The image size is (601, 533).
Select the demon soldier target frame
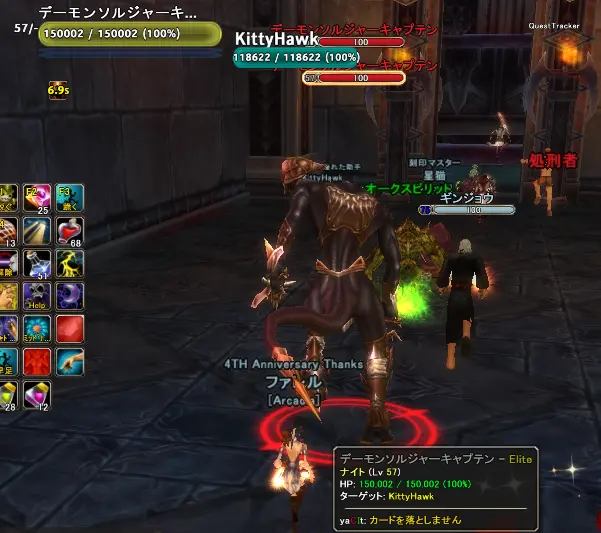130,29
